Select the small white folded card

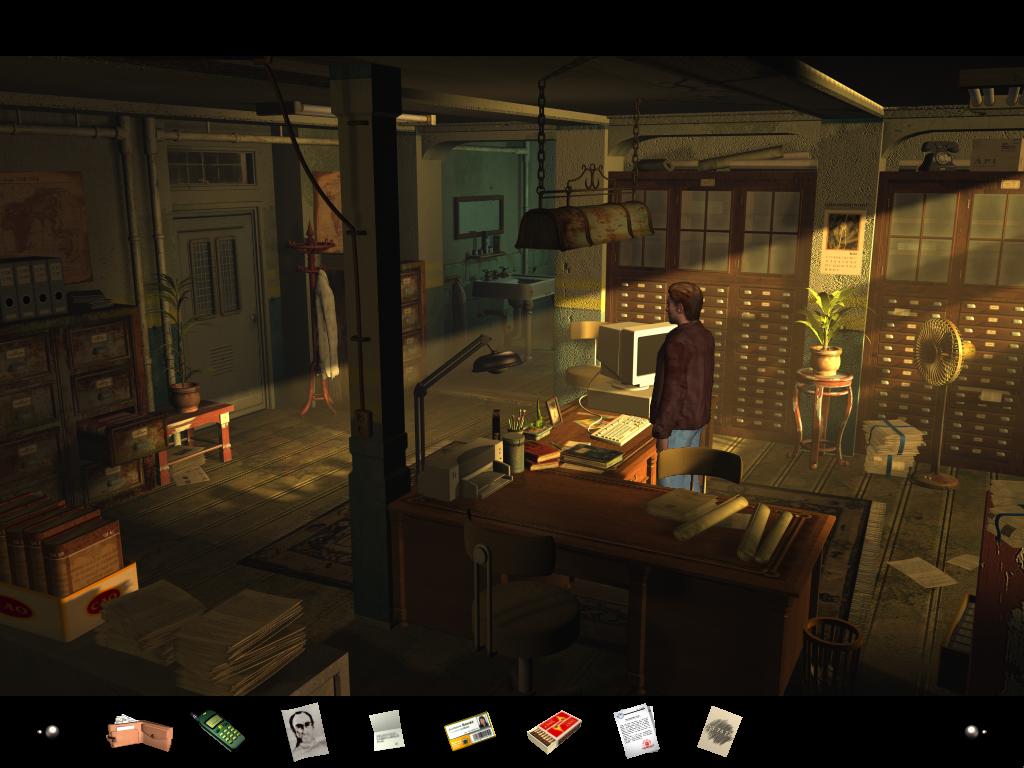386,730
